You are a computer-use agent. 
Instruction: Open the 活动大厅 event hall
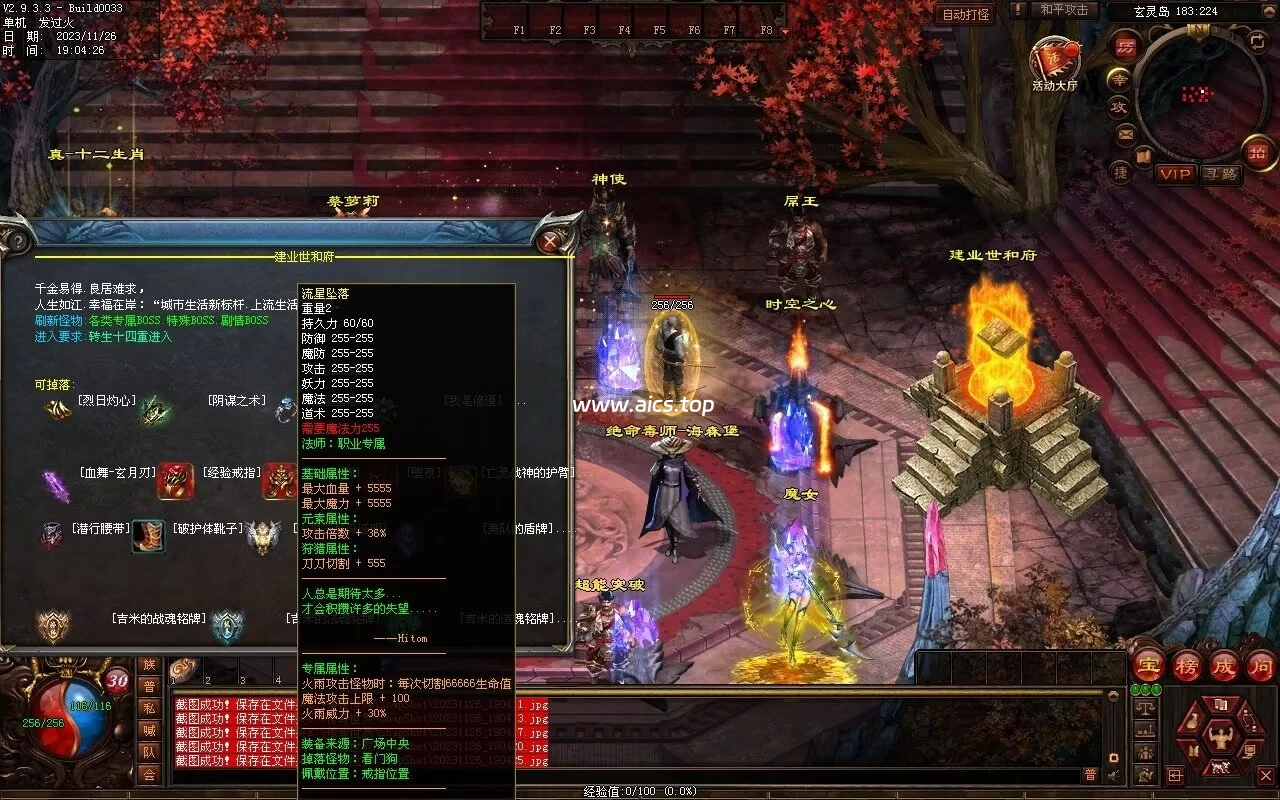tap(1053, 61)
